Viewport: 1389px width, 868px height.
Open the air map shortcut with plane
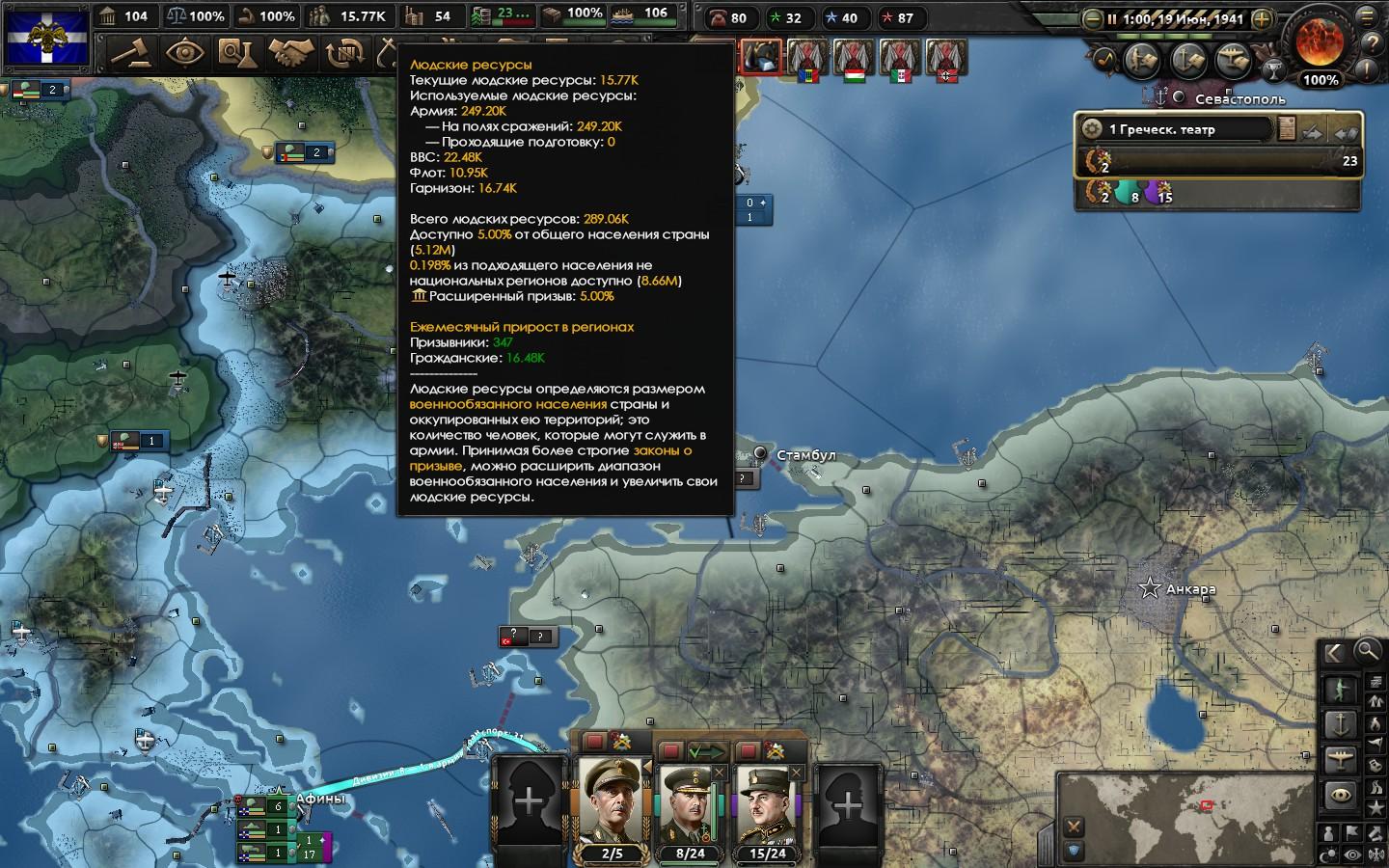[x=1234, y=60]
